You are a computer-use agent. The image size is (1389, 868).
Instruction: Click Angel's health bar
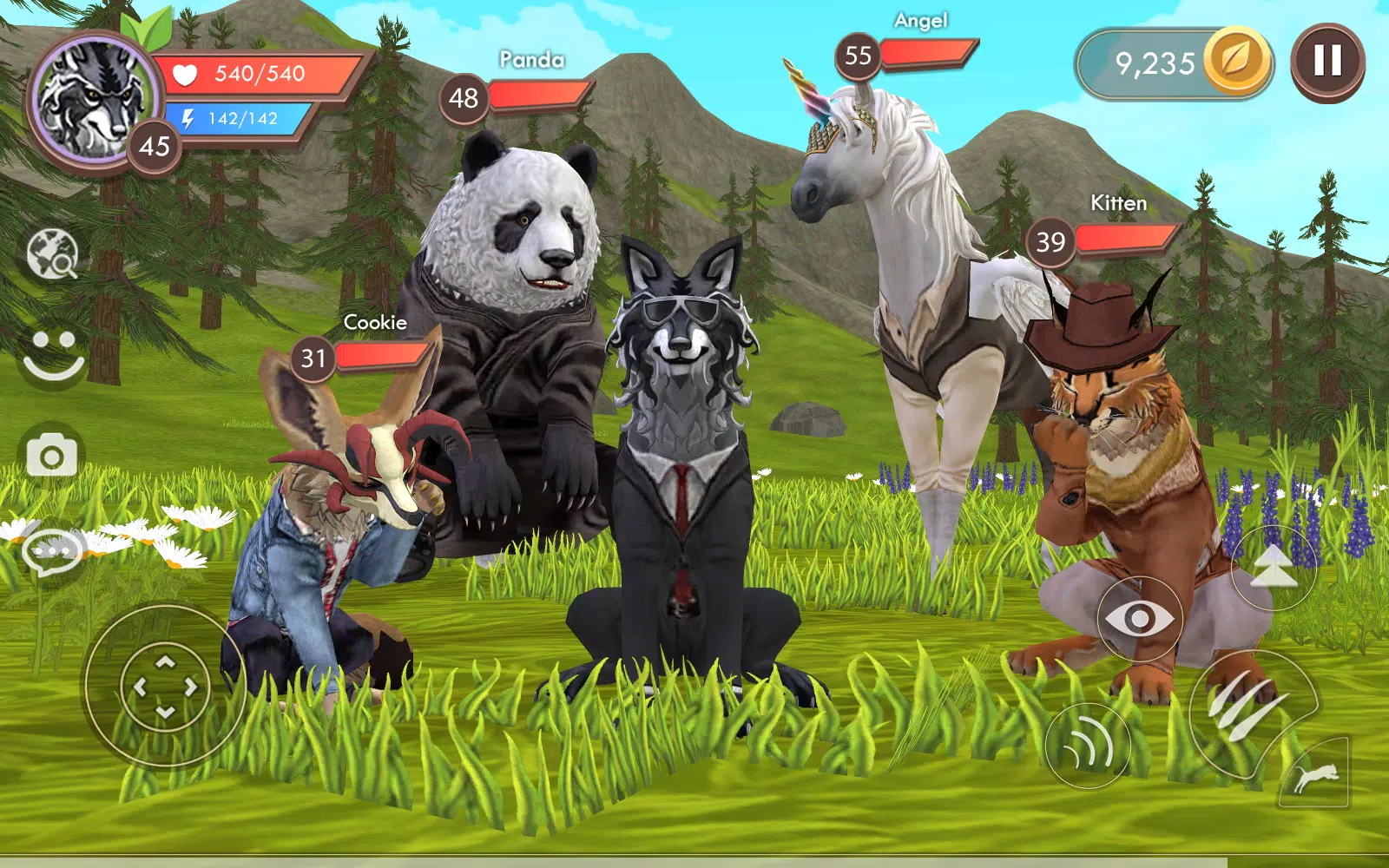click(931, 54)
